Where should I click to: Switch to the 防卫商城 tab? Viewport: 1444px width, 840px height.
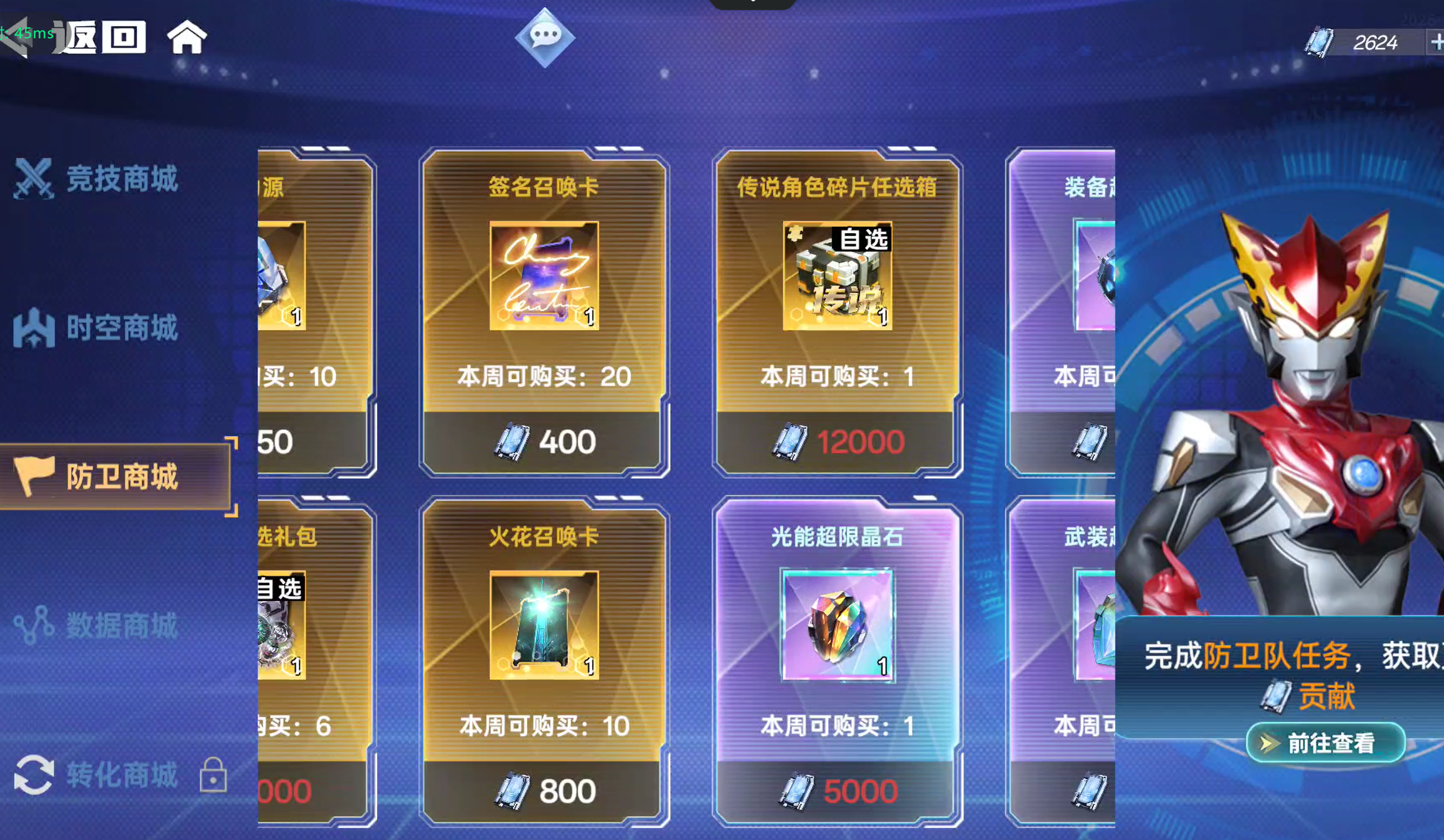[x=120, y=477]
